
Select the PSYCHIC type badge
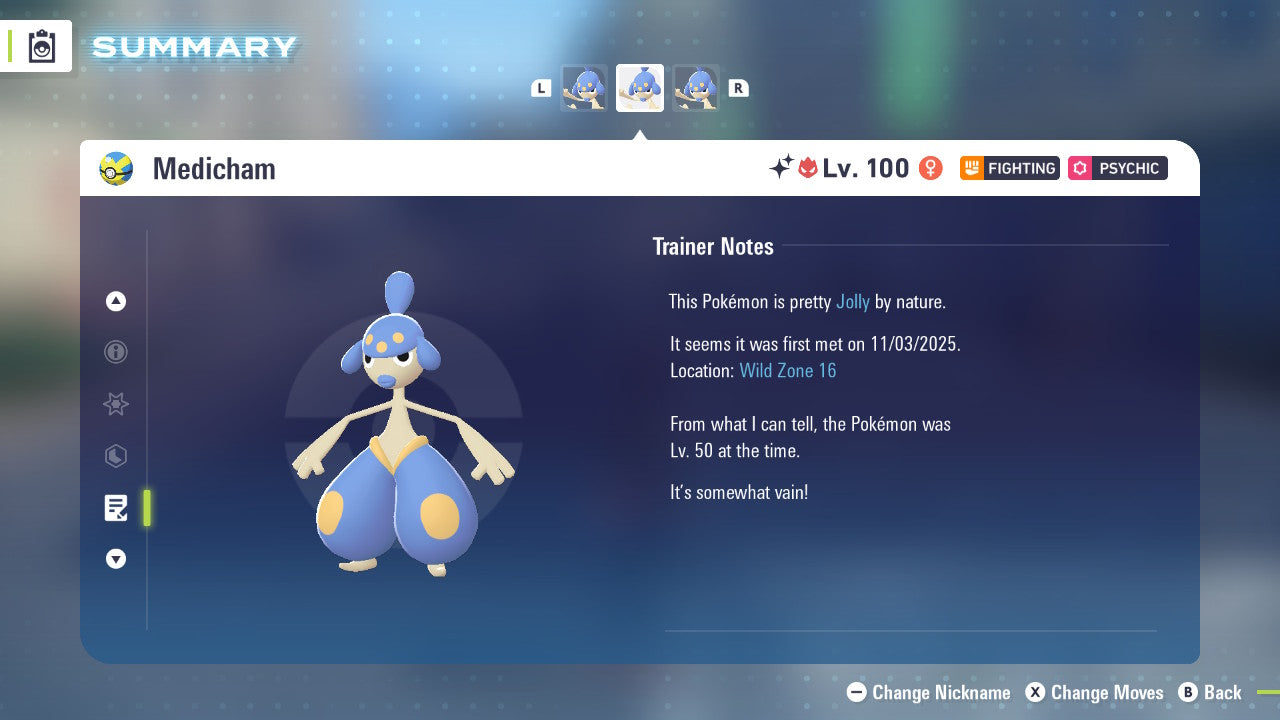click(1117, 168)
